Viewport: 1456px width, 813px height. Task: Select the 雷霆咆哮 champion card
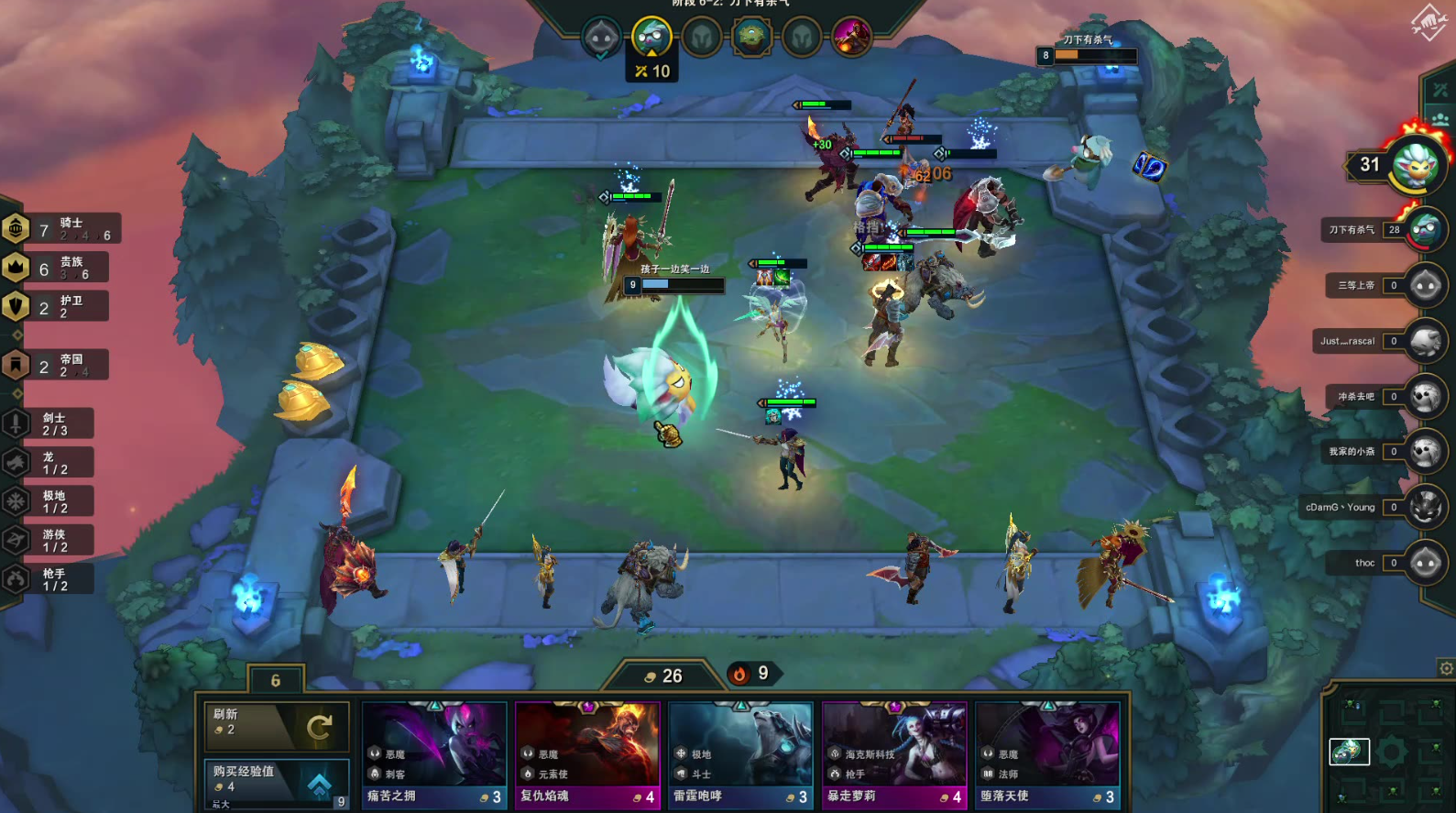click(740, 755)
